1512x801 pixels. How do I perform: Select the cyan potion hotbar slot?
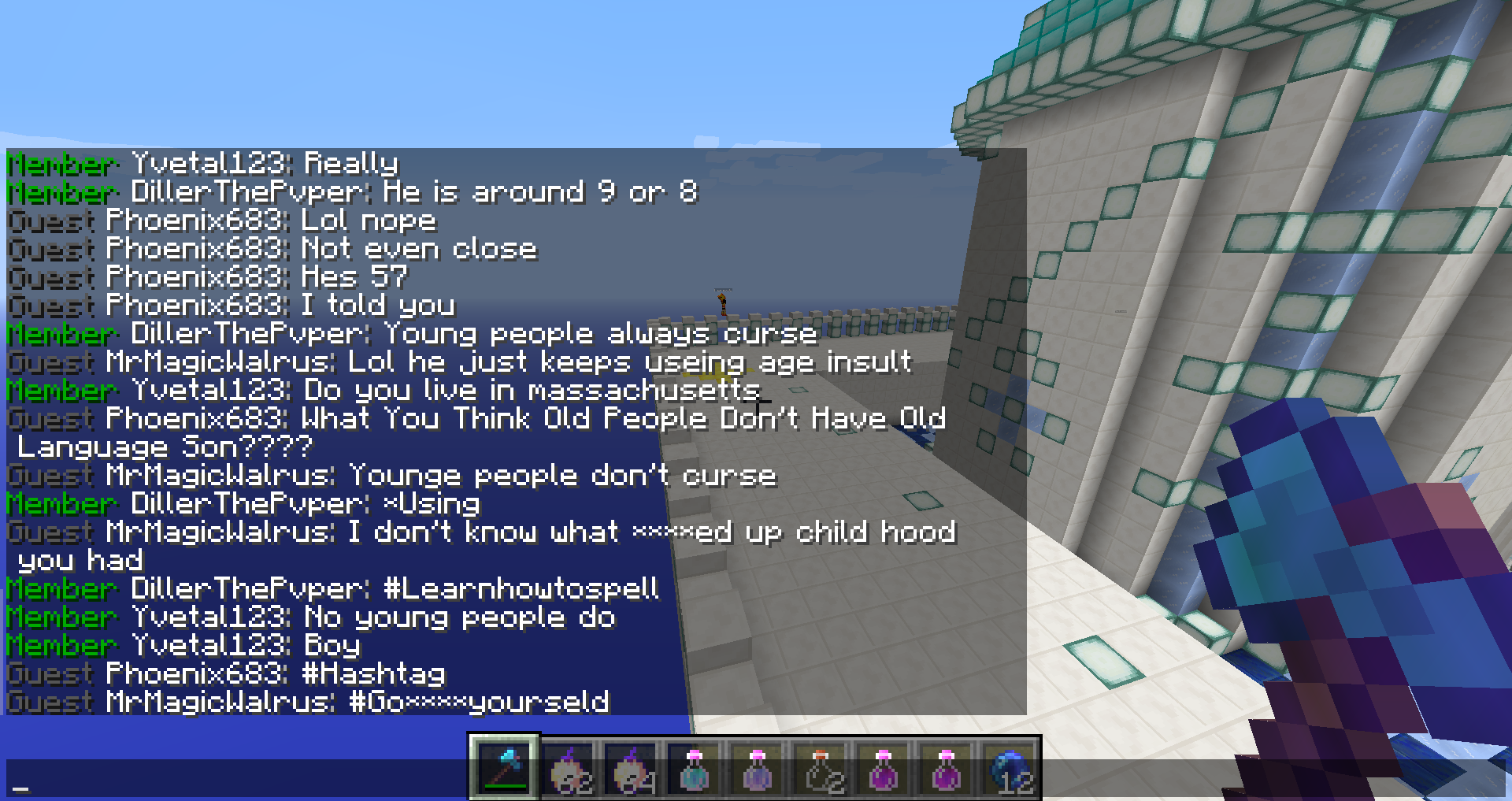click(x=694, y=769)
